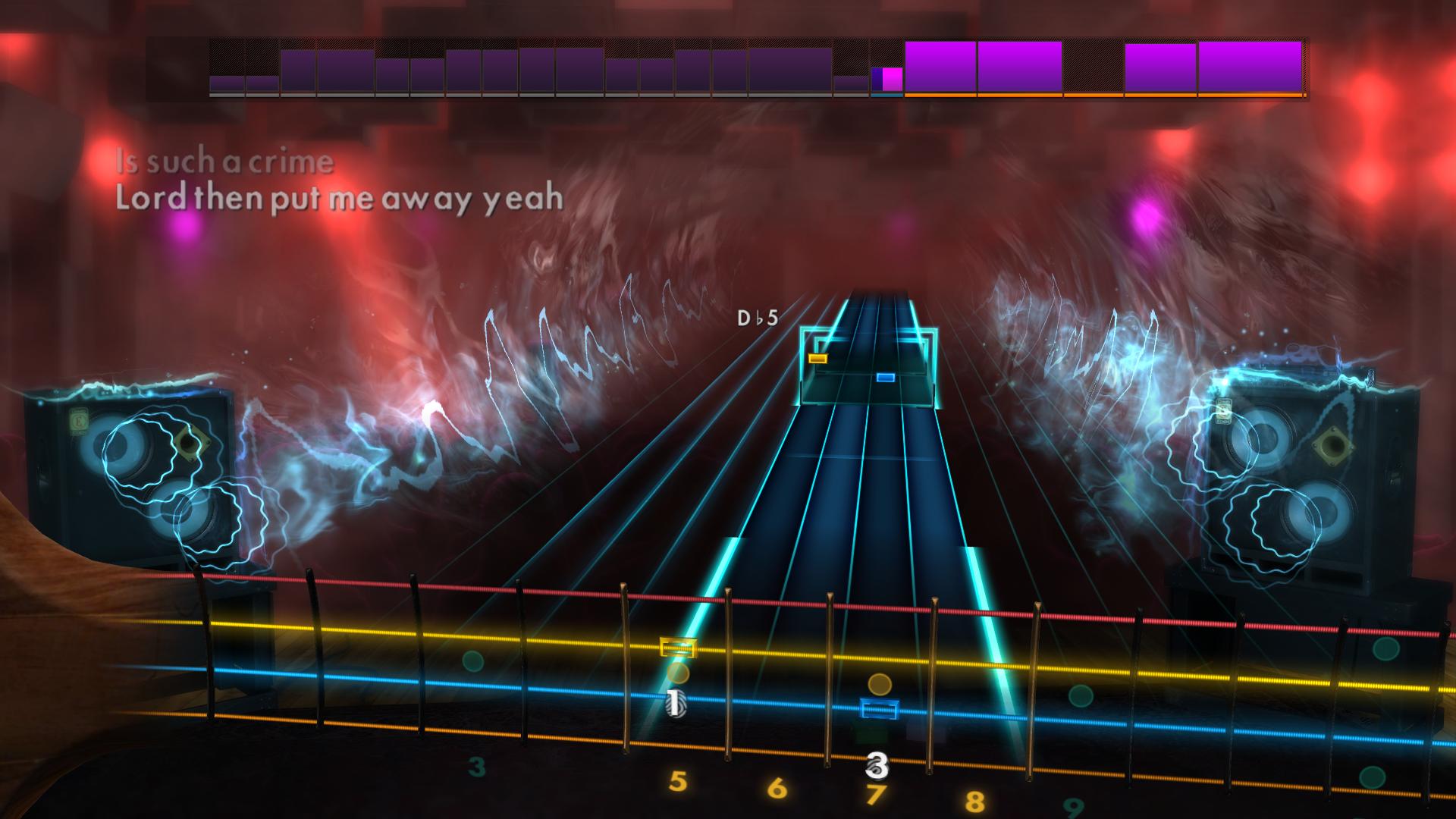Toggle the green inlay dot near fret 9
Viewport: 1456px width, 819px height.
tap(1080, 697)
